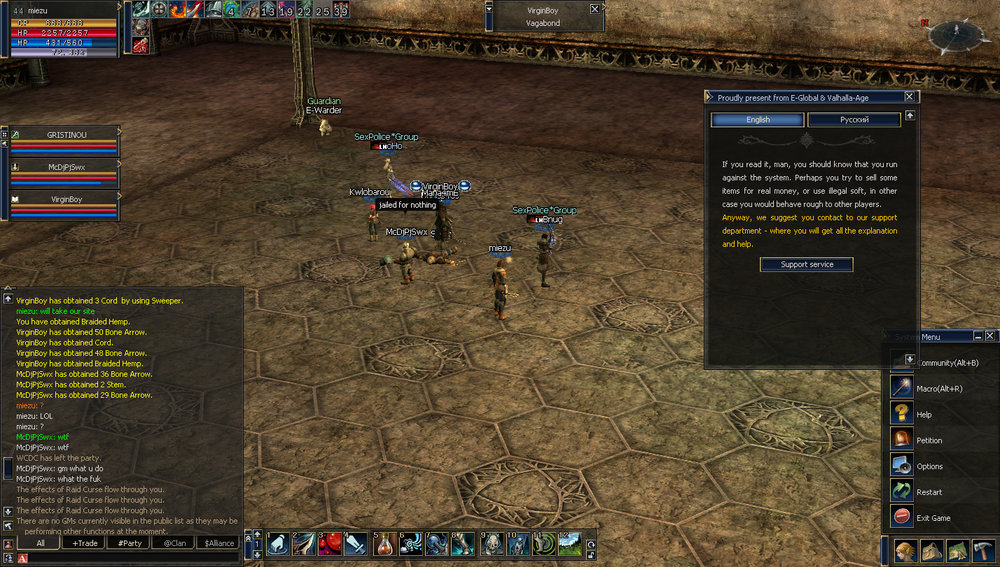
Task: Switch announcement language to English
Action: coord(756,120)
